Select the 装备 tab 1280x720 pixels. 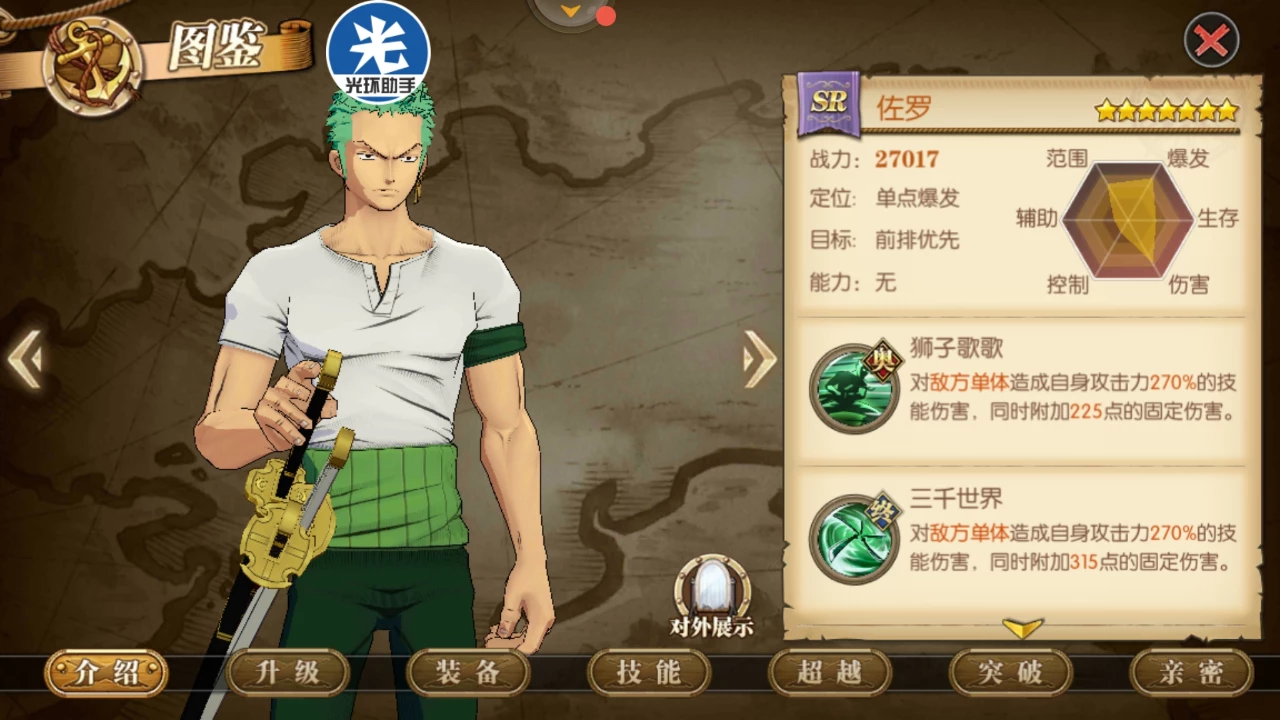tap(468, 673)
